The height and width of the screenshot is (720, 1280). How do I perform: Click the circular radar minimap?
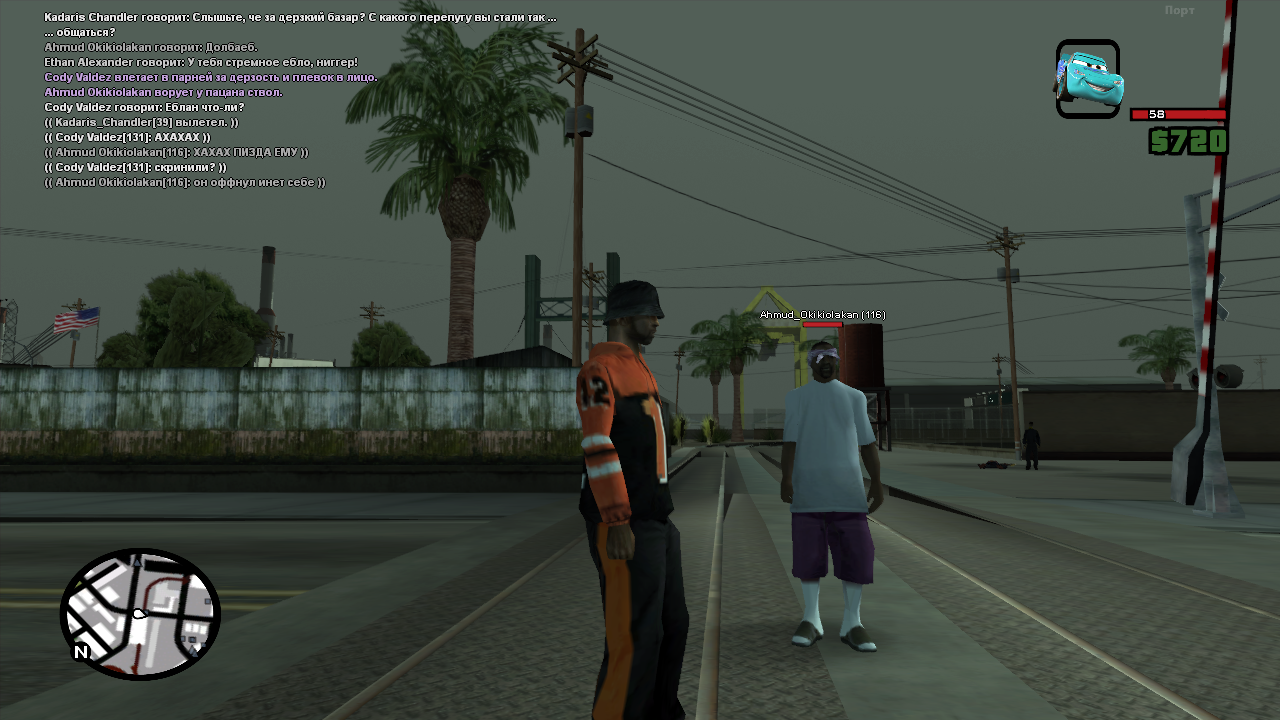coord(140,614)
